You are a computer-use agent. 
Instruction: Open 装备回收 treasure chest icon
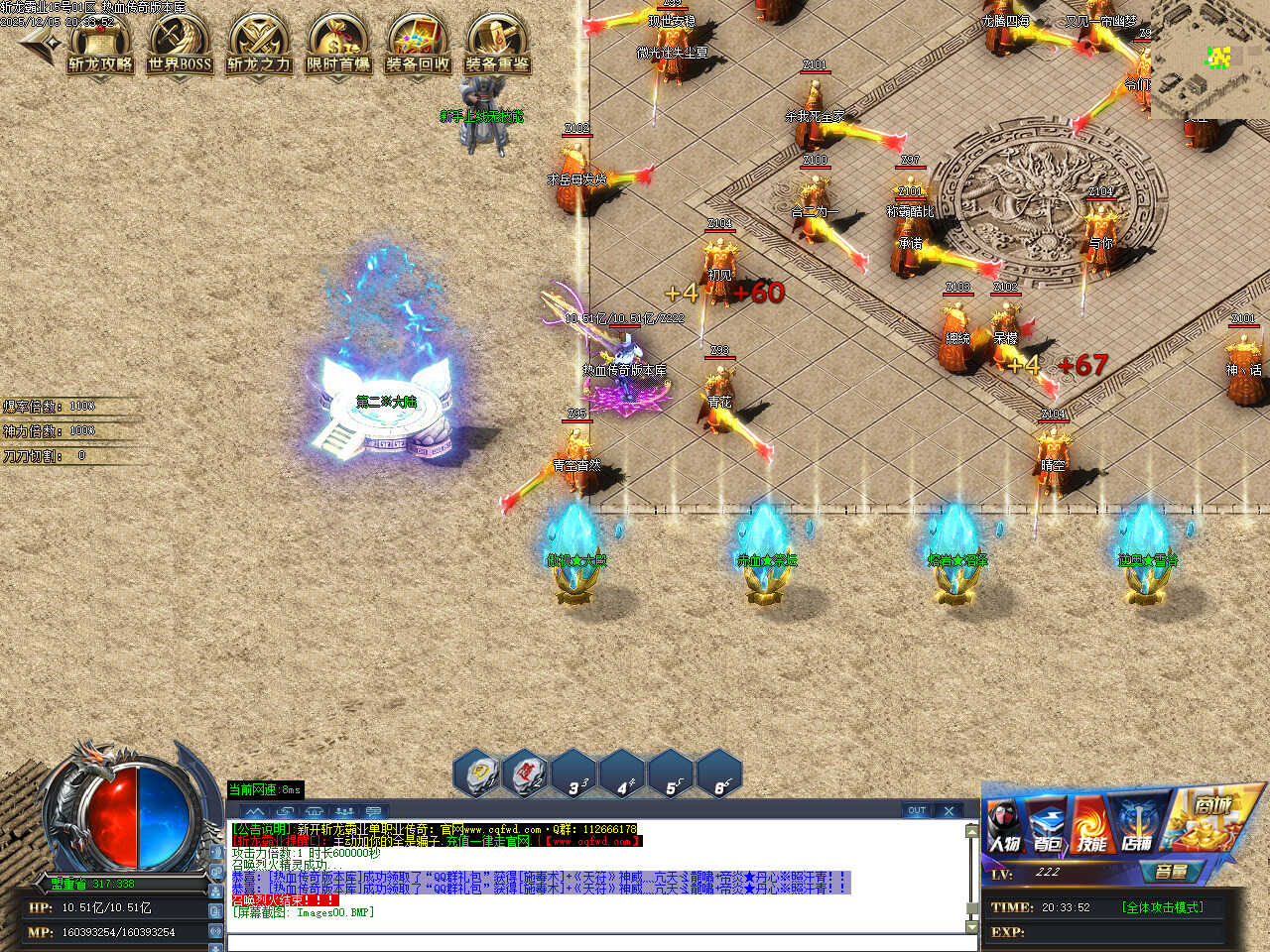(418, 45)
